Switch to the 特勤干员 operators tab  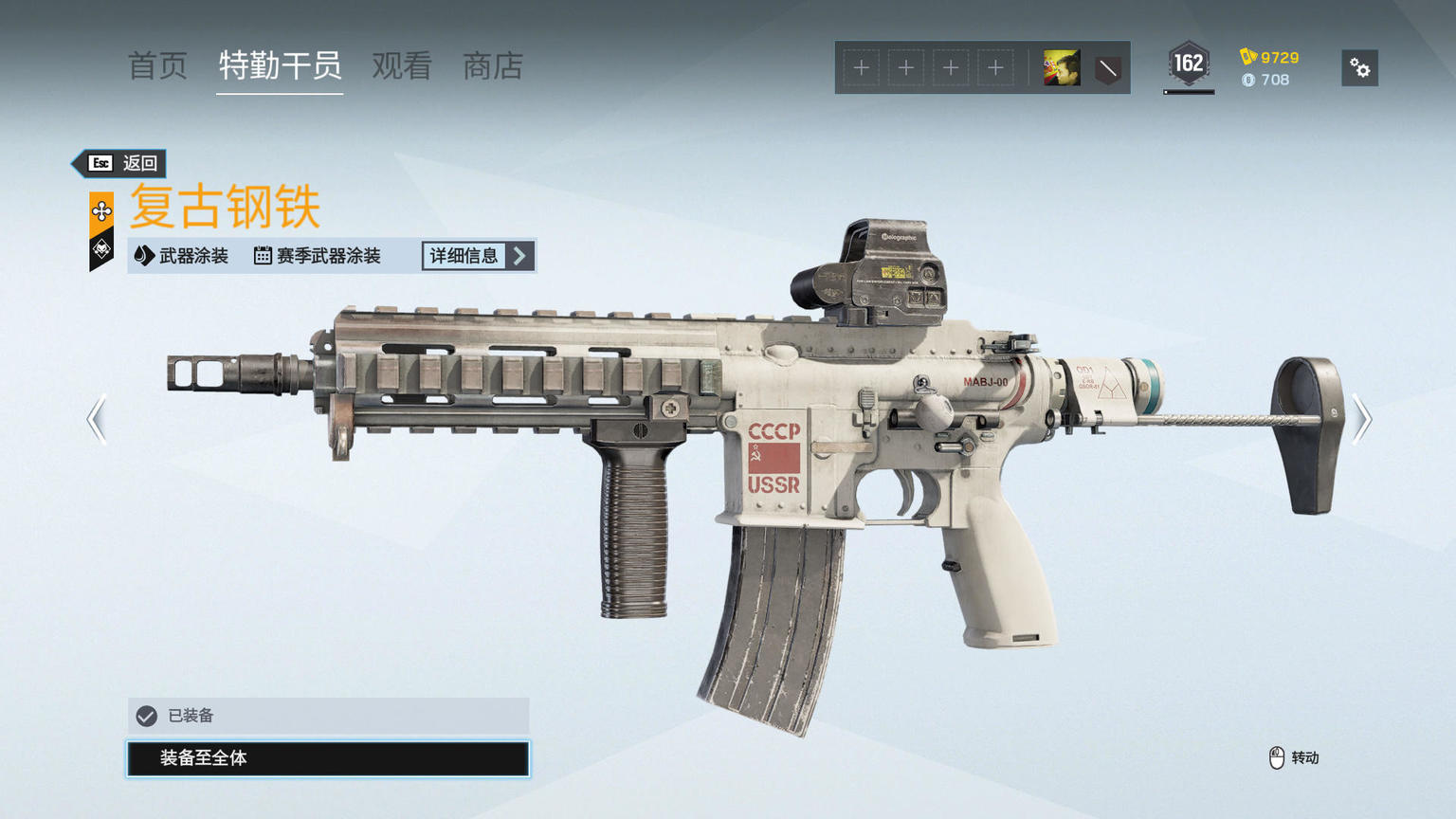[x=280, y=66]
